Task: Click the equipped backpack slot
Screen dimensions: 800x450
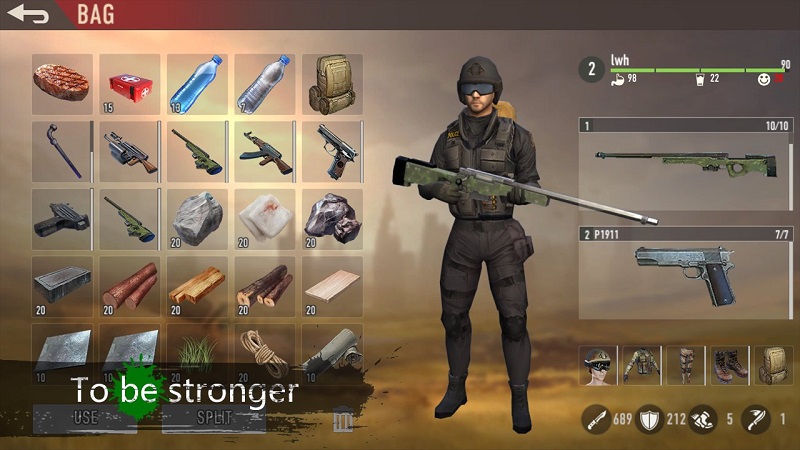Action: coord(772,366)
